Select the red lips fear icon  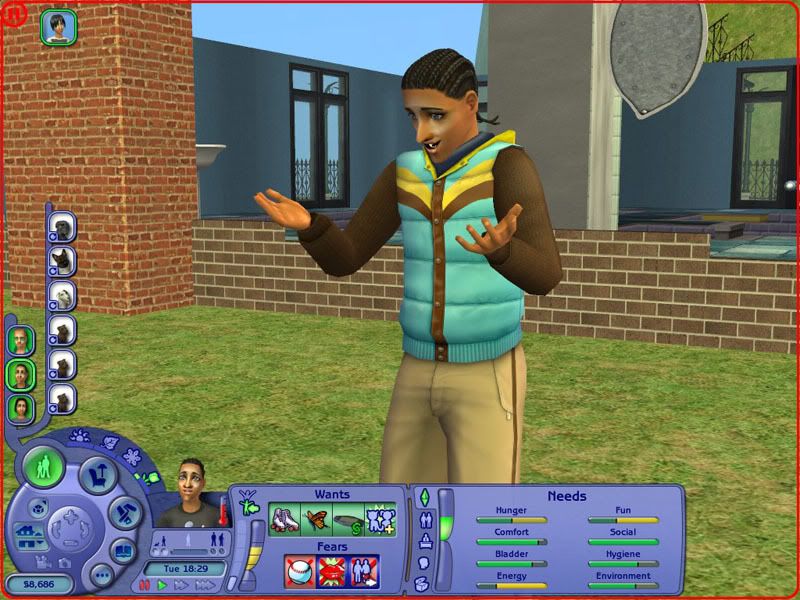coord(331,571)
